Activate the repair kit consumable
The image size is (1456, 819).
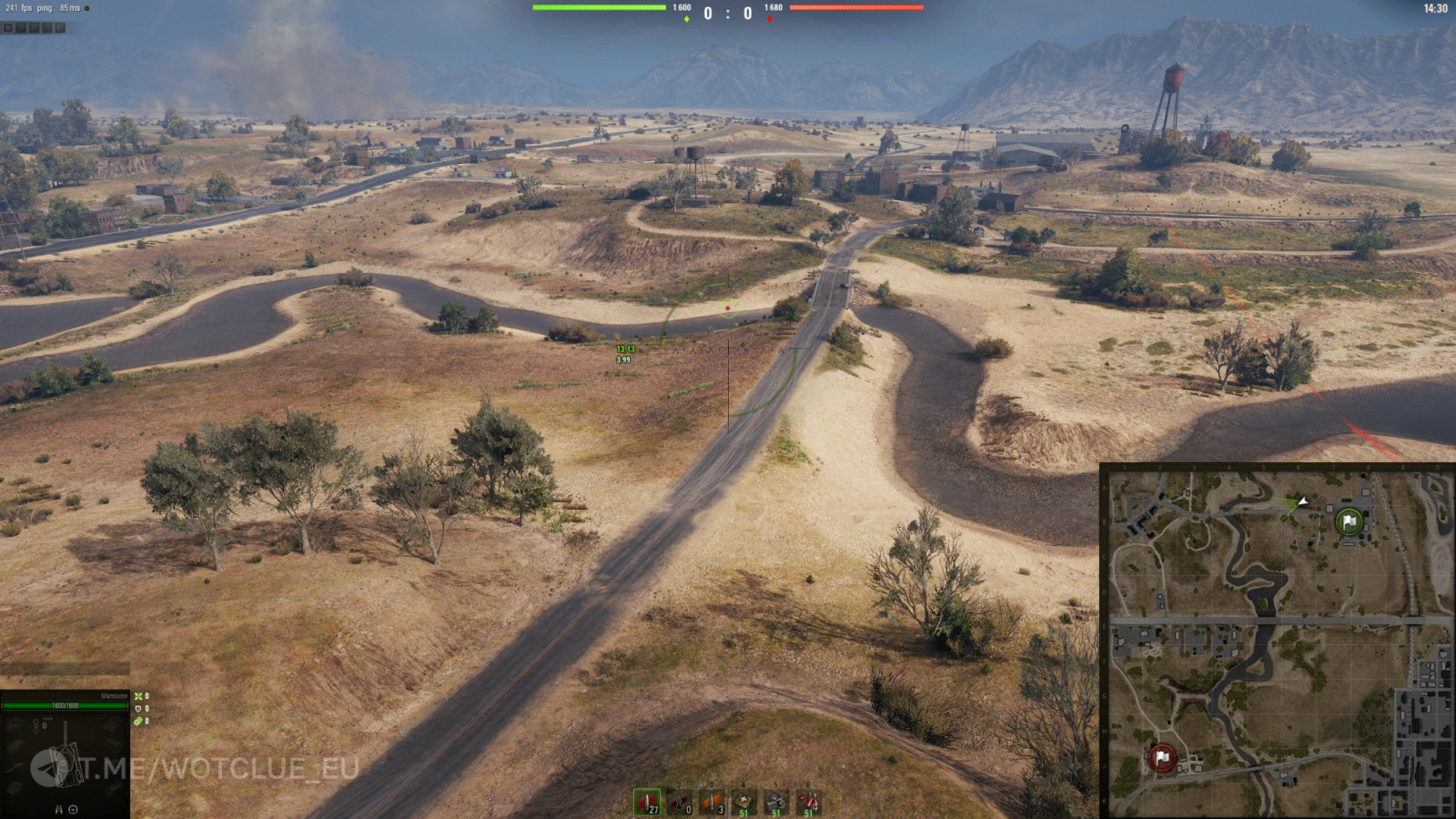tap(776, 802)
